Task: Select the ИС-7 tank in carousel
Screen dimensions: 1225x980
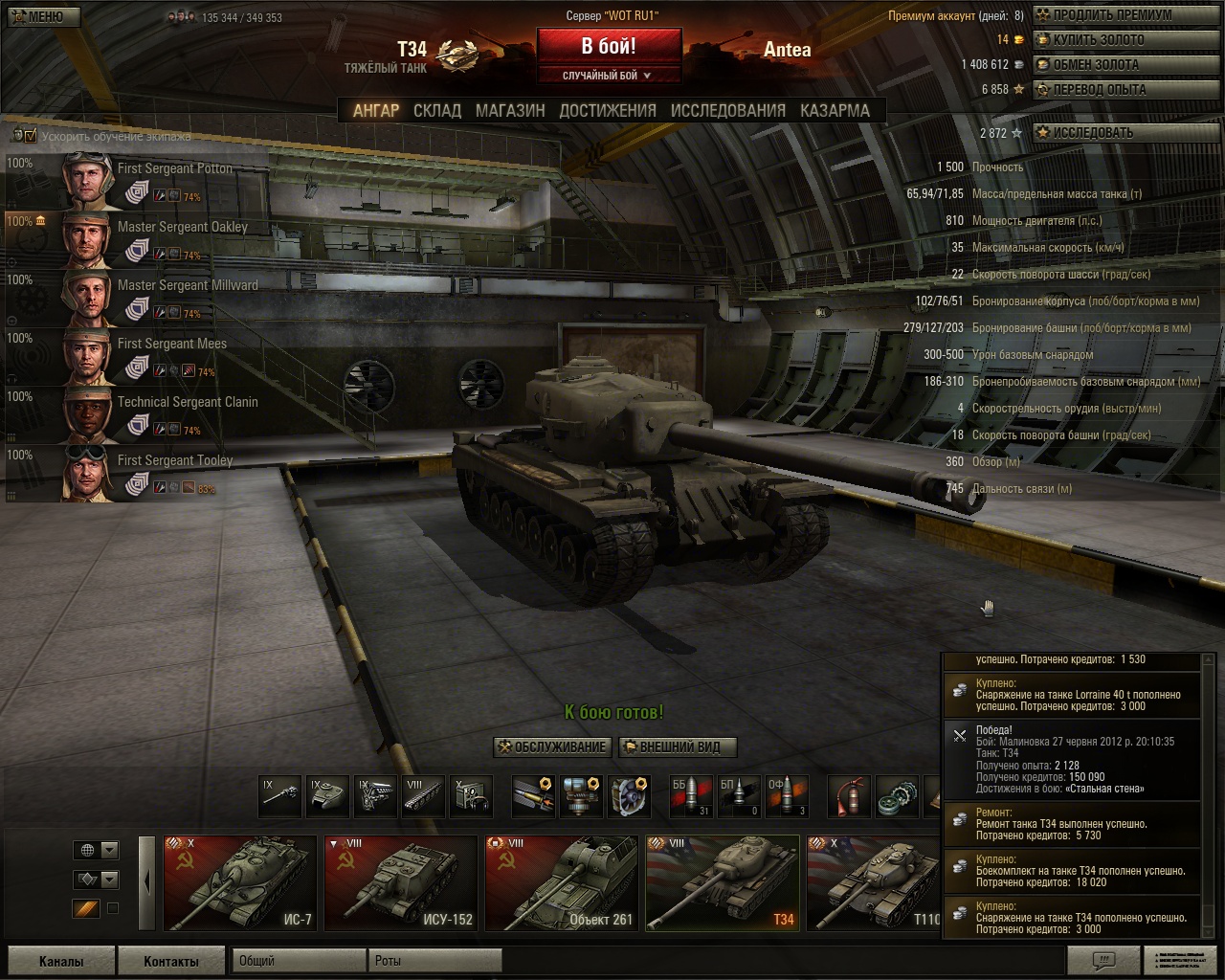Action: click(240, 883)
